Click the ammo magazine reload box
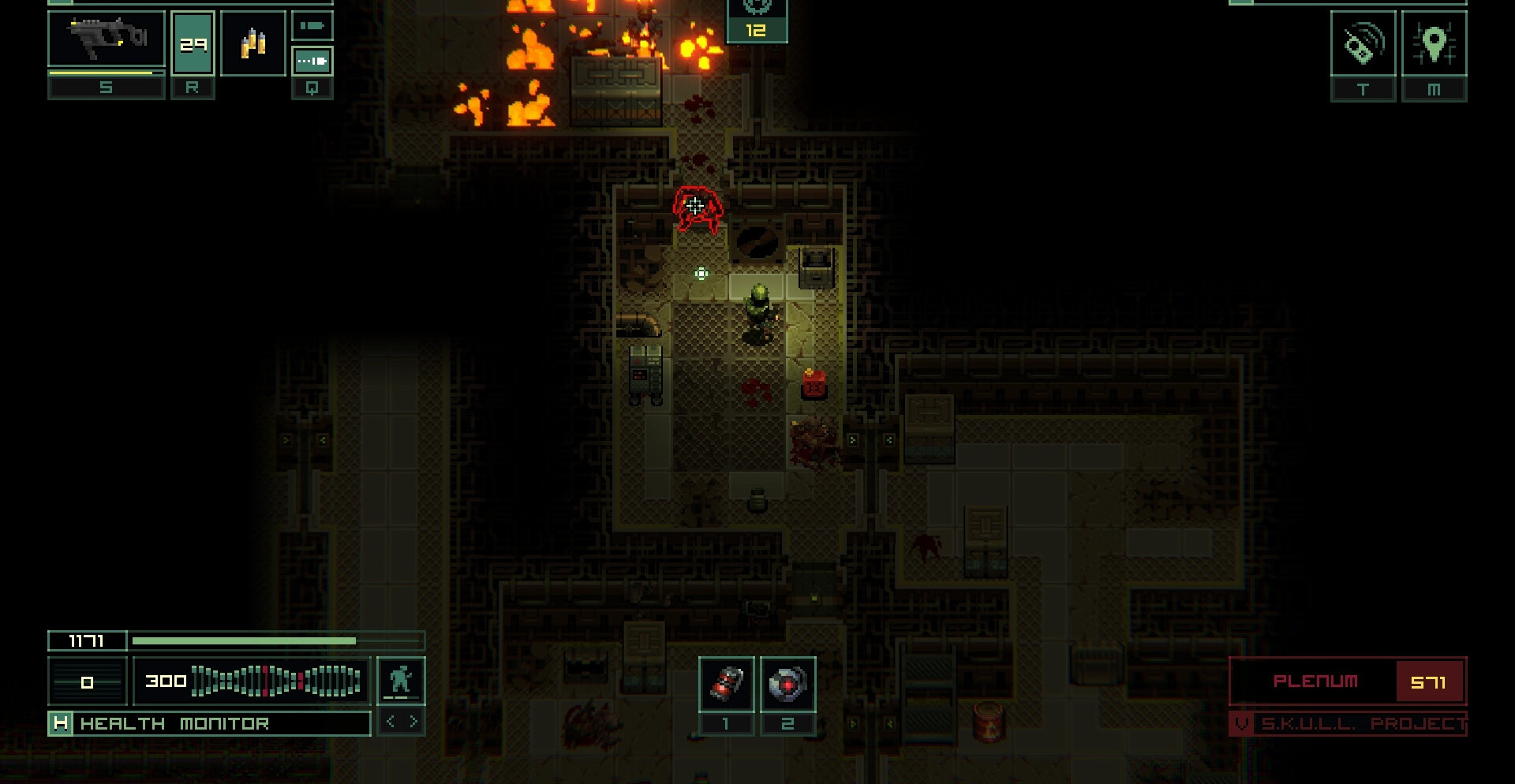Image resolution: width=1515 pixels, height=784 pixels. coord(193,44)
